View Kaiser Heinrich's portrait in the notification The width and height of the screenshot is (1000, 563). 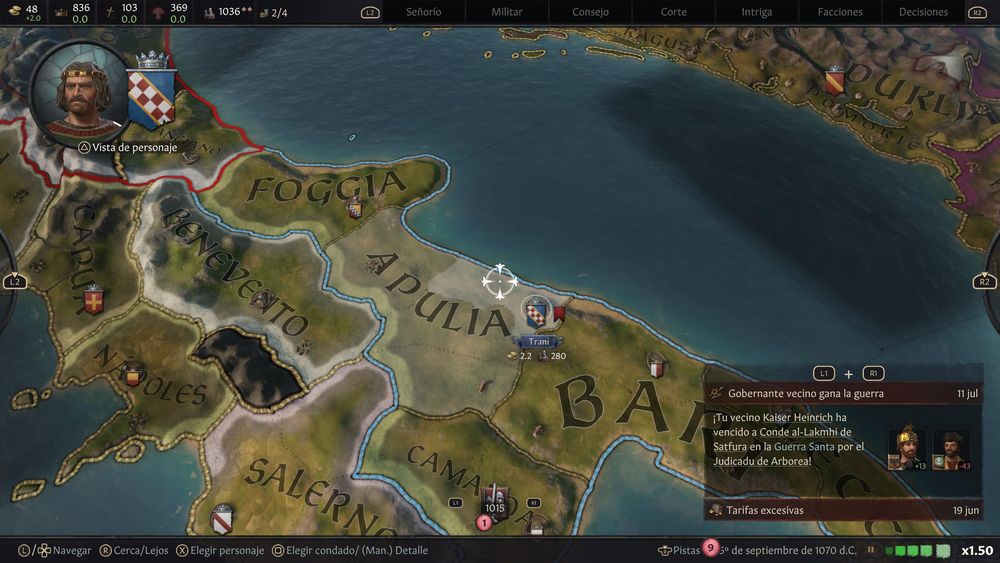pos(907,449)
